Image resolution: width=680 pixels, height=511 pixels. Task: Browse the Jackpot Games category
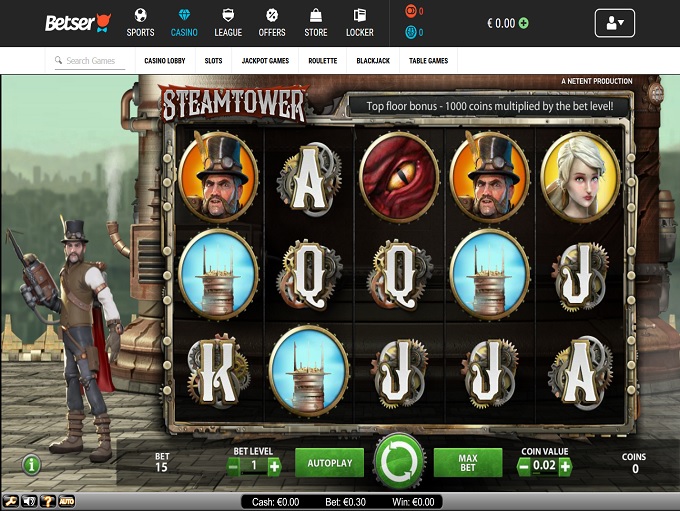coord(265,61)
